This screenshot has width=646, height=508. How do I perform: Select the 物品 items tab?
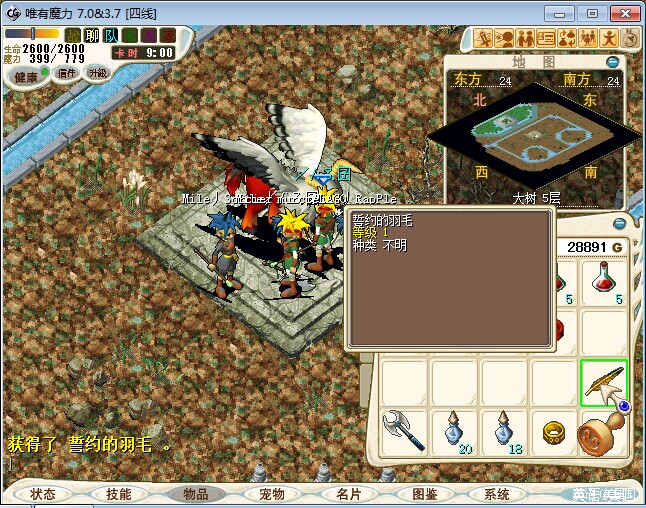(196, 494)
